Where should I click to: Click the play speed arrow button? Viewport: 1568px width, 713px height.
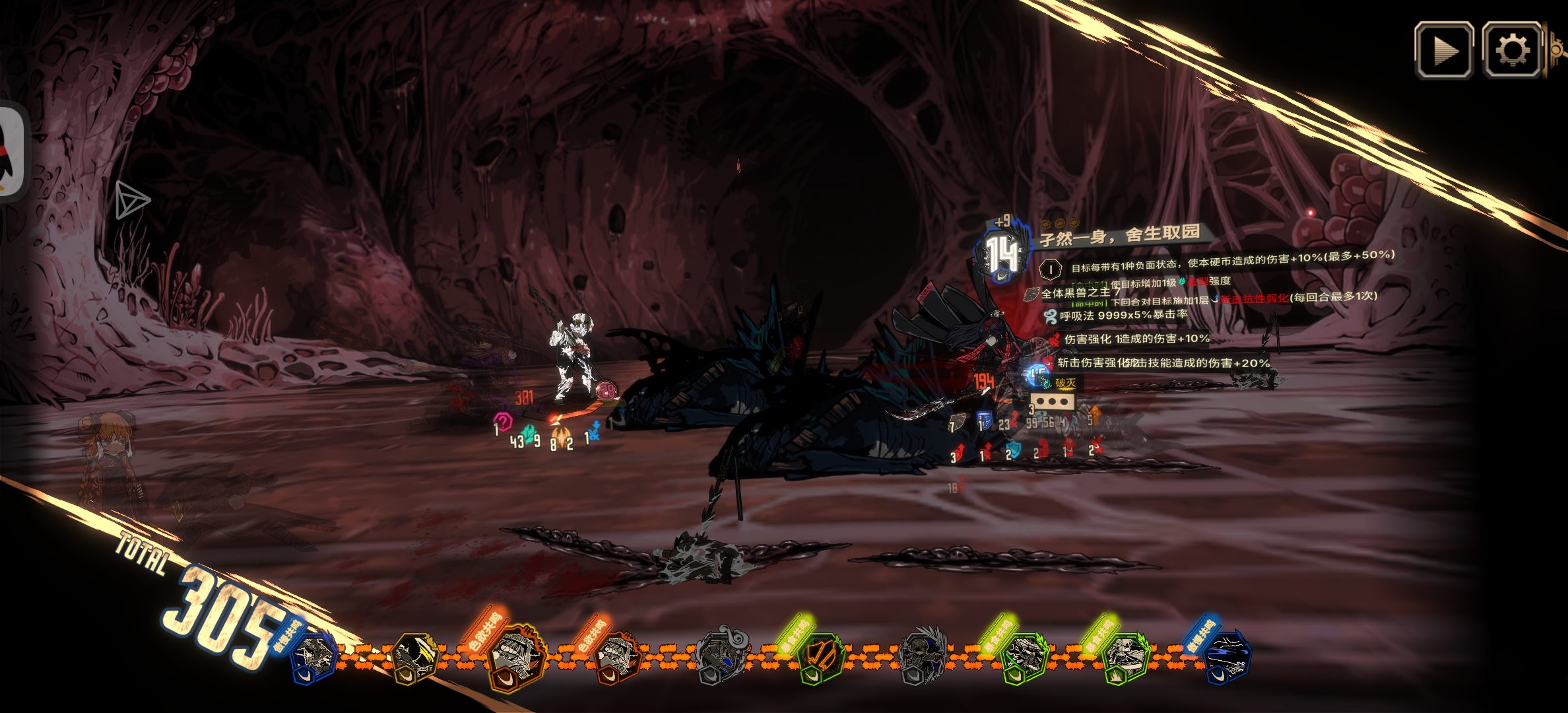click(1444, 50)
